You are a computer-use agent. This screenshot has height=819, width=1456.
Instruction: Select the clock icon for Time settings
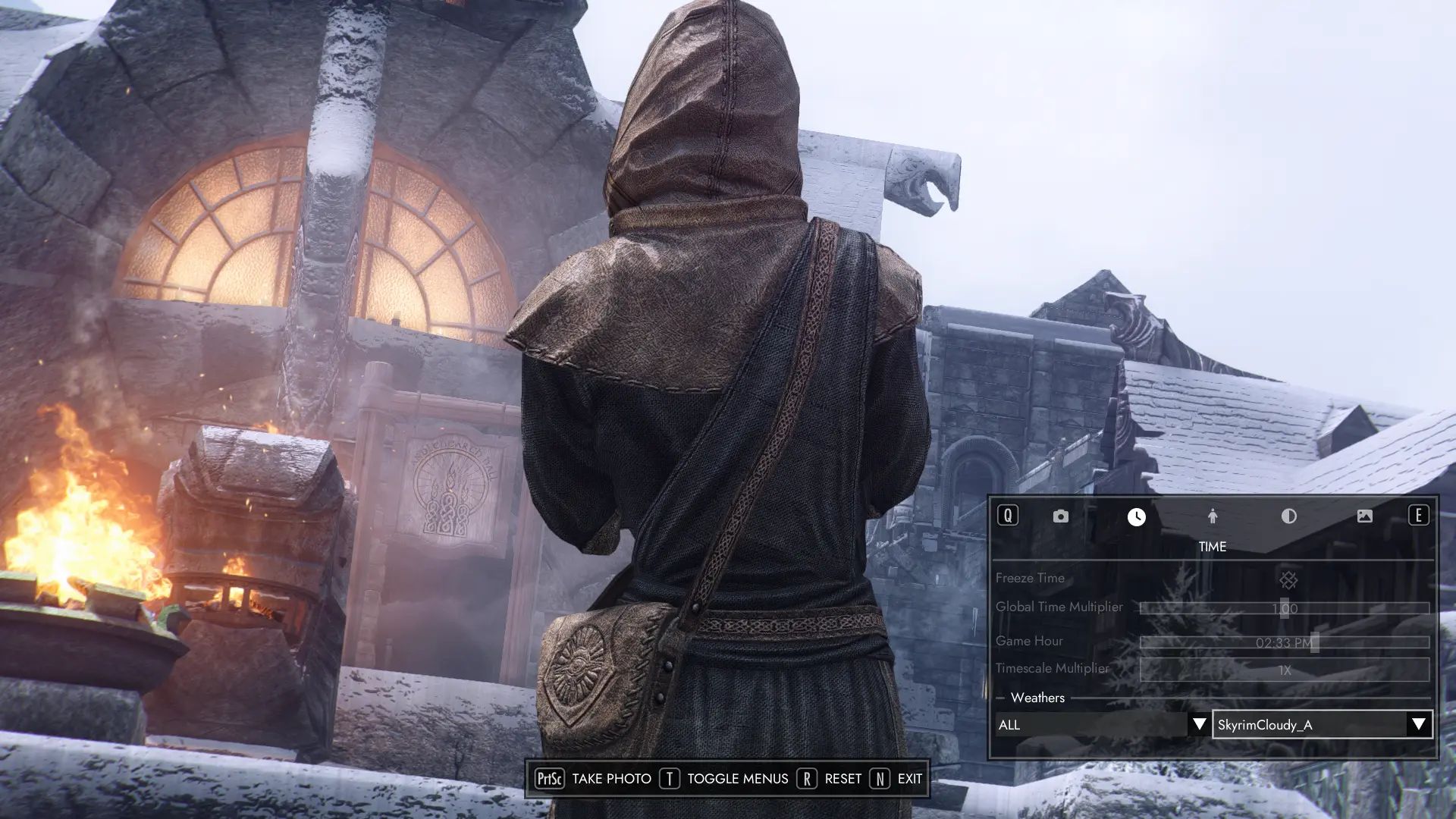click(x=1136, y=516)
